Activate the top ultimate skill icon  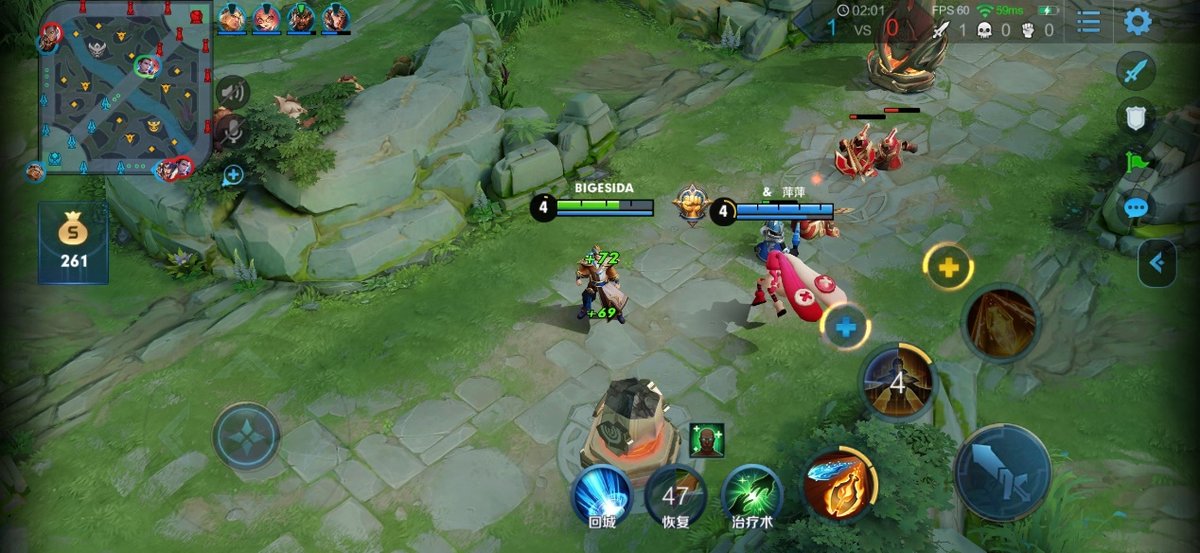click(x=1000, y=323)
